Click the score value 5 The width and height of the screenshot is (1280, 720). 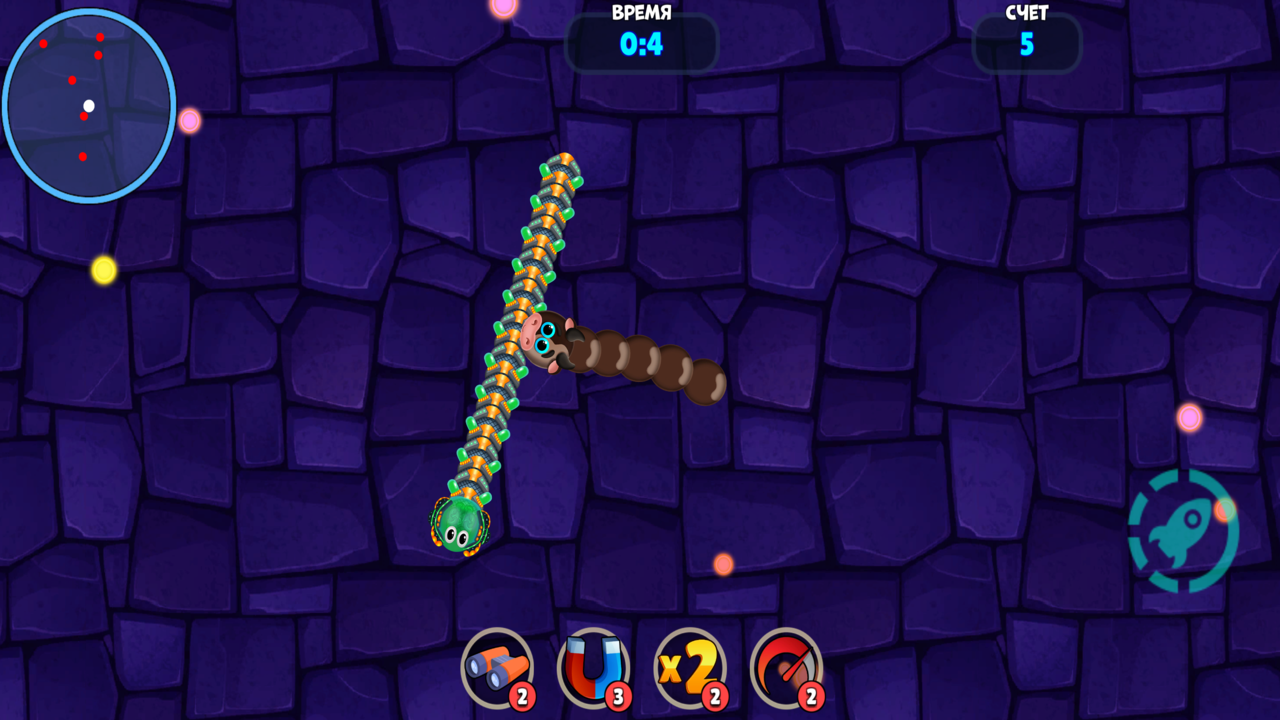pyautogui.click(x=1026, y=44)
